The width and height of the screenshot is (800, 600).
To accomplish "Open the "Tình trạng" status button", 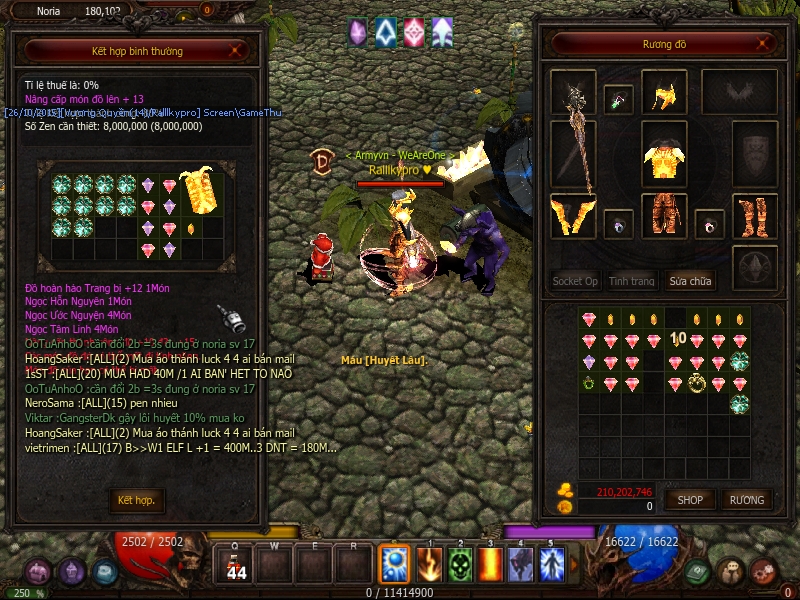I will point(632,281).
